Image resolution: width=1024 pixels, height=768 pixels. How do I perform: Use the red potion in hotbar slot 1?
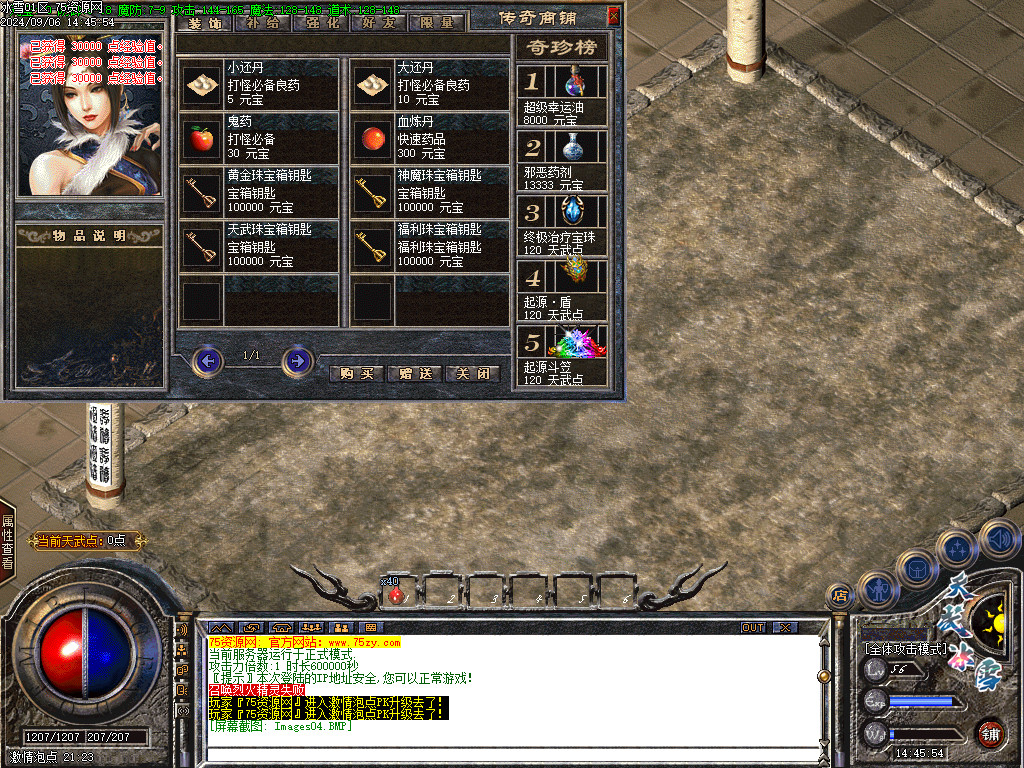[399, 594]
